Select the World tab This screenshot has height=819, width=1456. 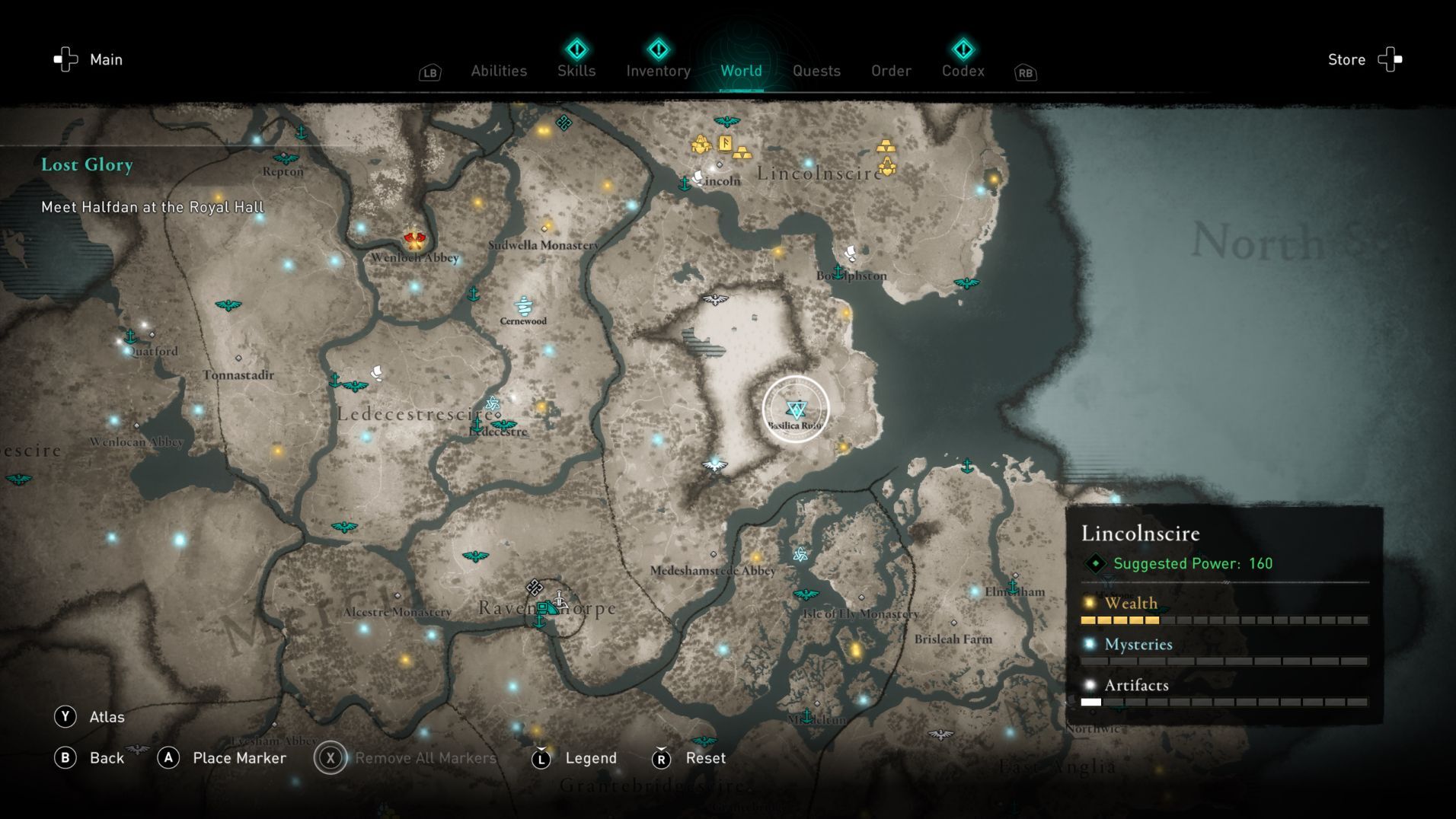pos(741,71)
